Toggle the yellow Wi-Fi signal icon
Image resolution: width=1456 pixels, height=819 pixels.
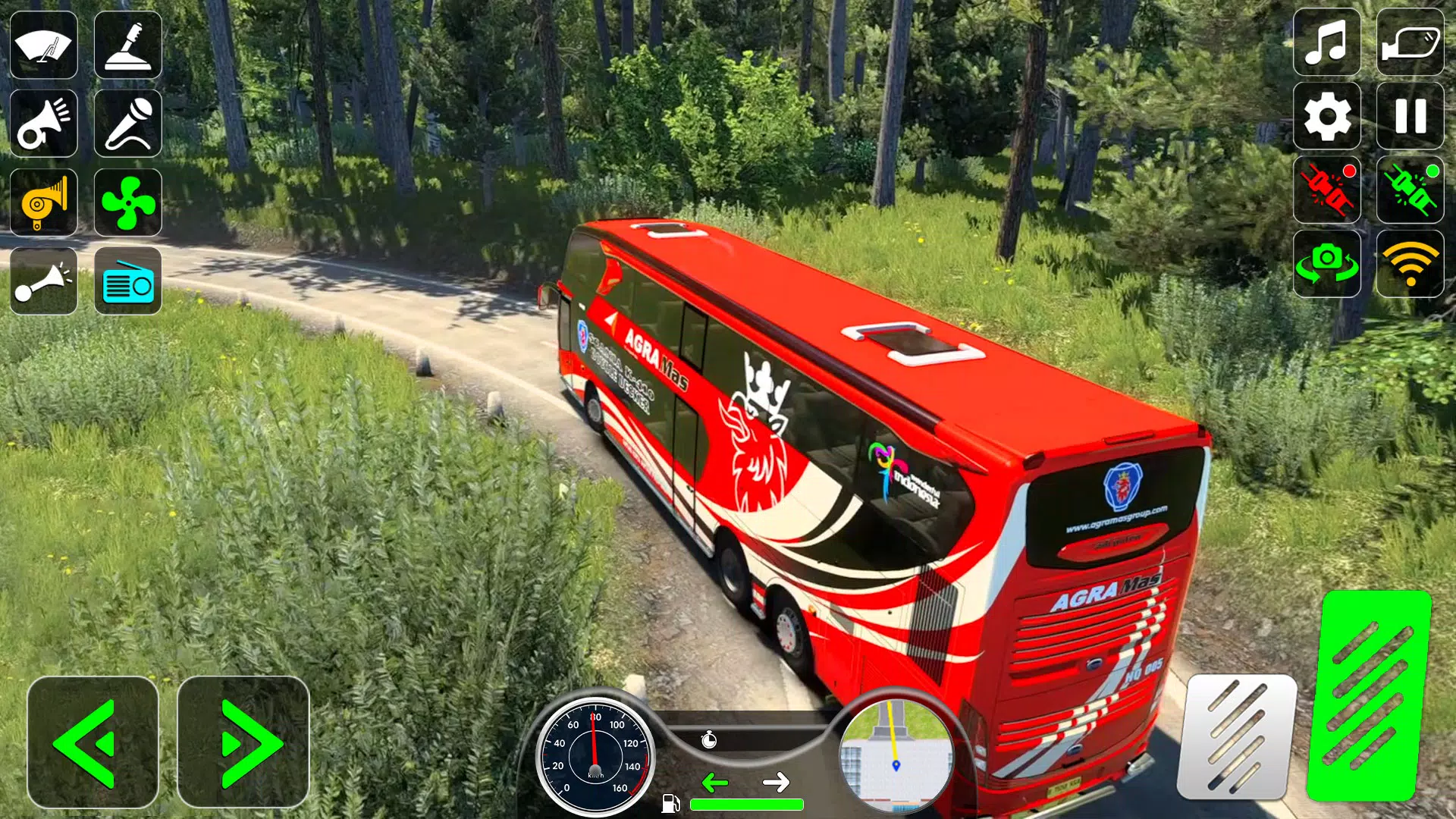pyautogui.click(x=1410, y=264)
